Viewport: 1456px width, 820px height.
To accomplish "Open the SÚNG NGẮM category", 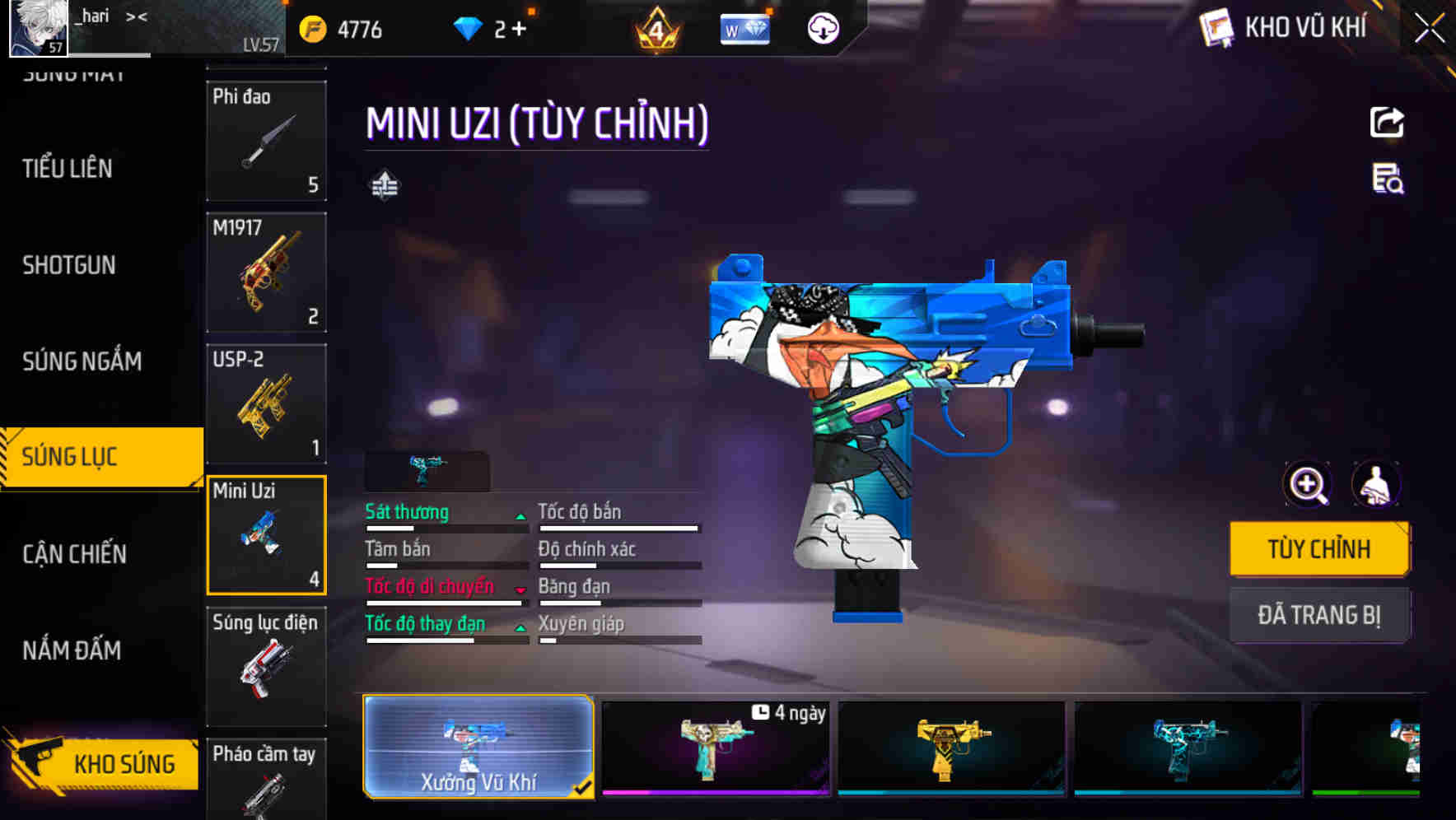I will coord(82,361).
